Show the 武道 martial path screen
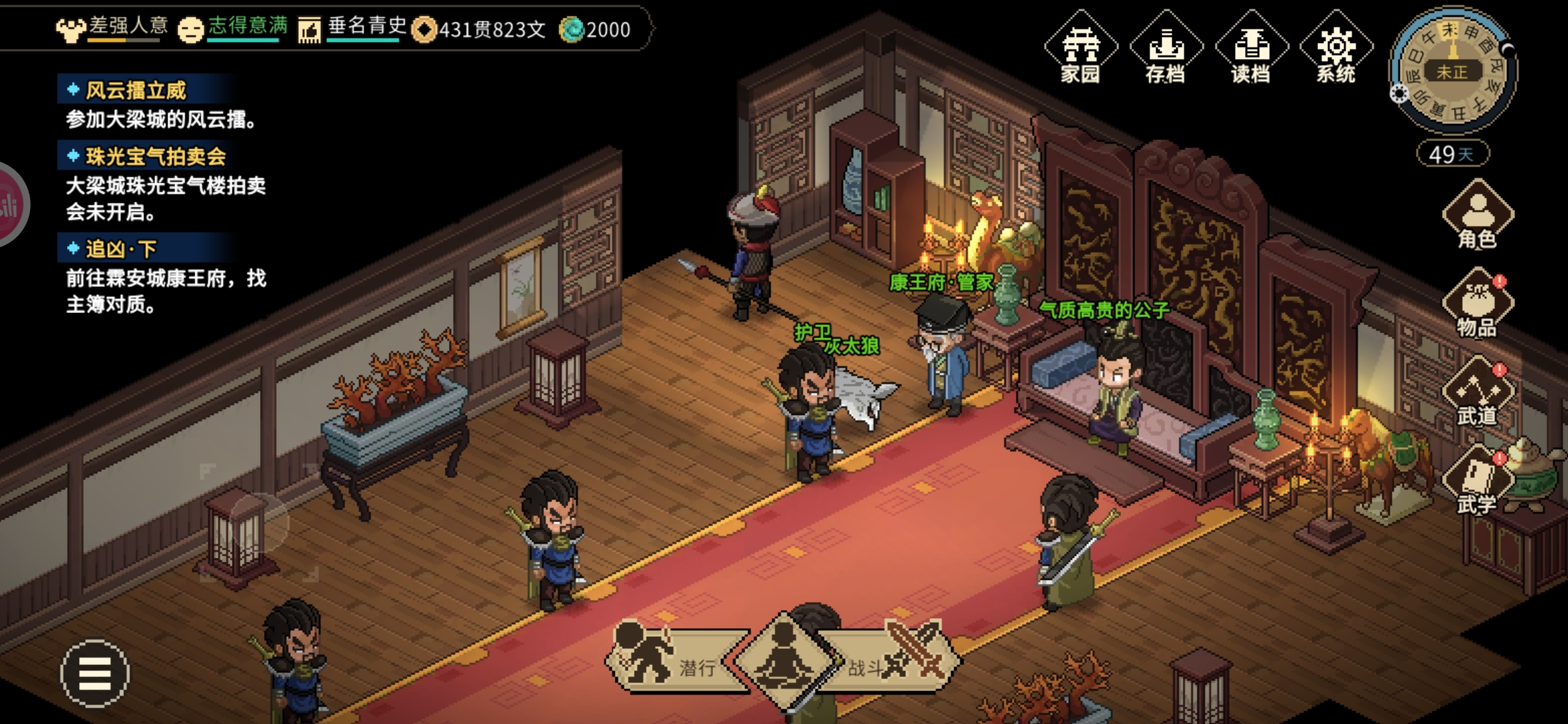Screen dimensions: 1568x724 pos(1478,393)
